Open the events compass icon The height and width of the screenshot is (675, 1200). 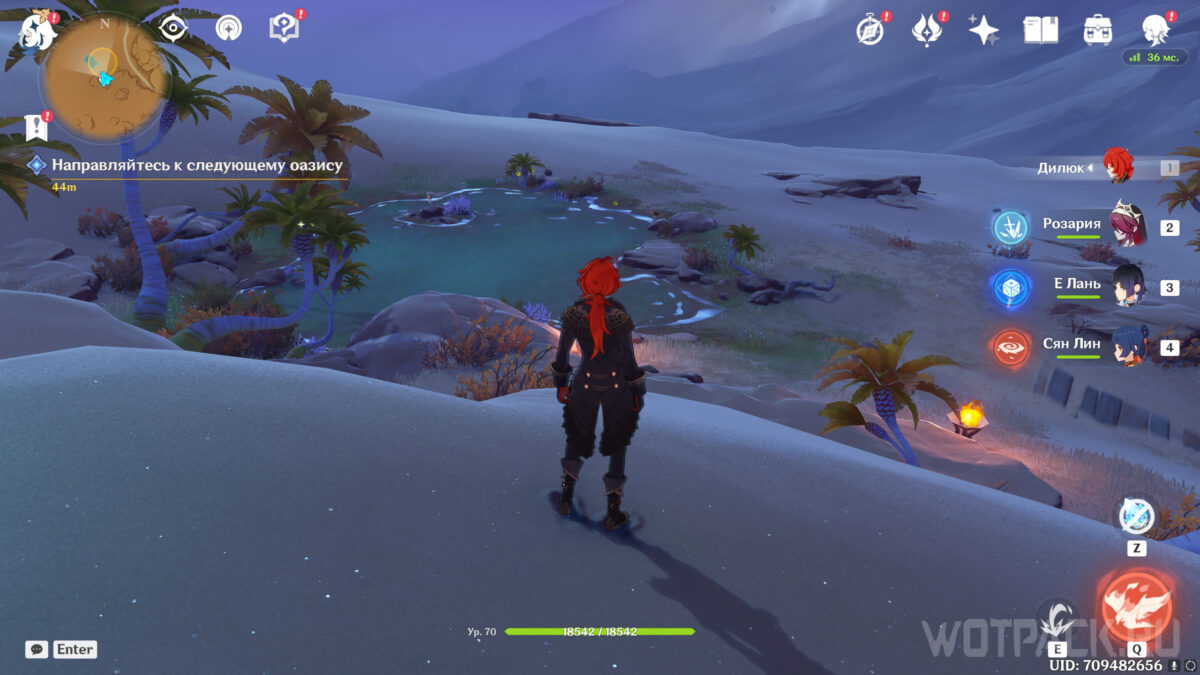(871, 30)
